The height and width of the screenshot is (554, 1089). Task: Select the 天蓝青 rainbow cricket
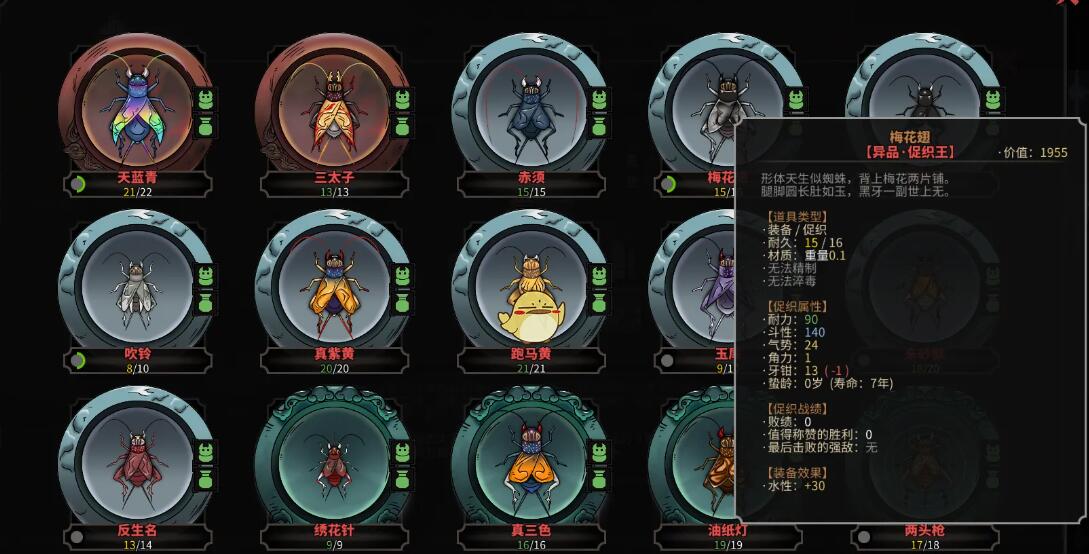click(x=135, y=108)
